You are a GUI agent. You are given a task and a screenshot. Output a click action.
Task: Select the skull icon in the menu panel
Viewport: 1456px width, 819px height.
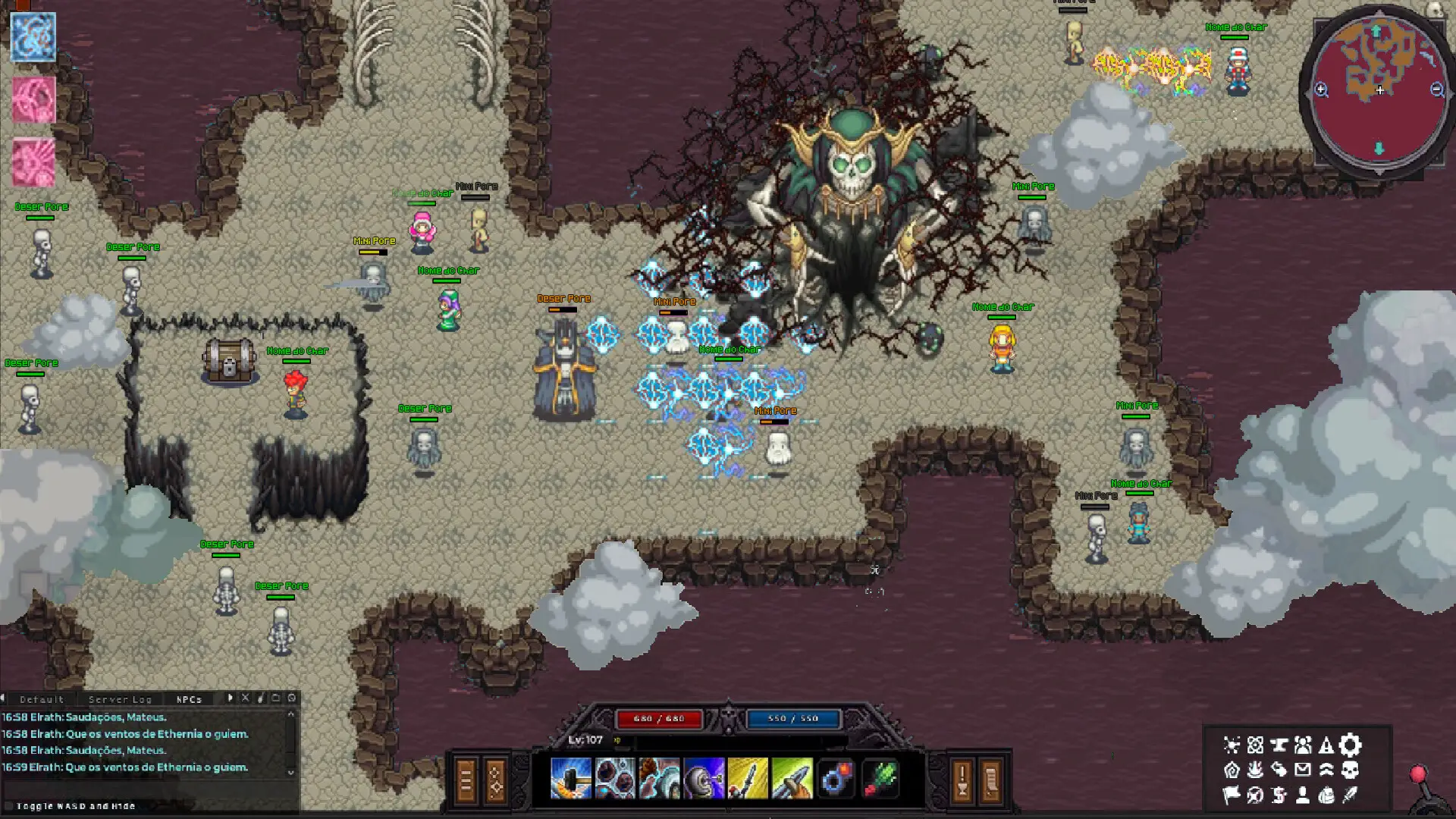(1350, 770)
